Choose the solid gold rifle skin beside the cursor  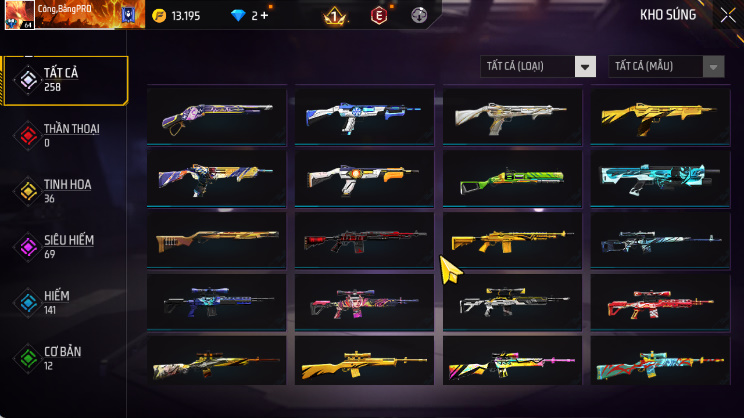pyautogui.click(x=512, y=241)
